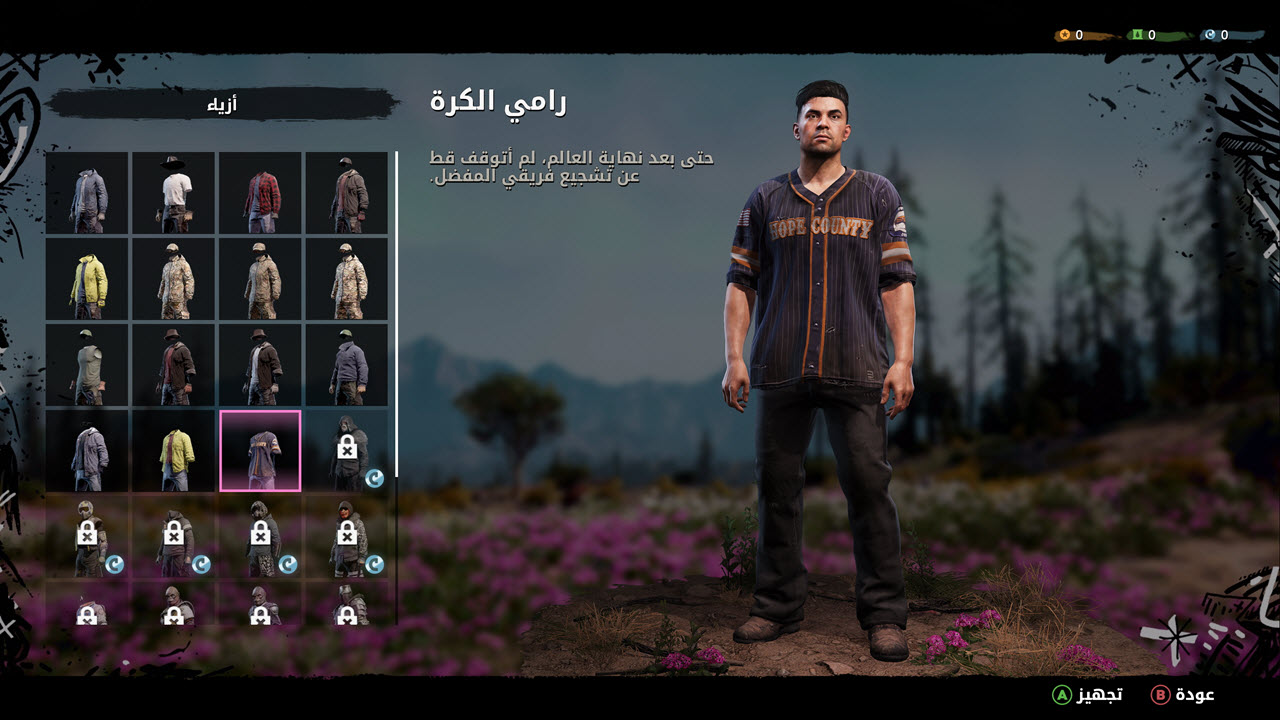Viewport: 1280px width, 720px height.
Task: Select the highlighted baseball jersey outfit
Action: 260,451
